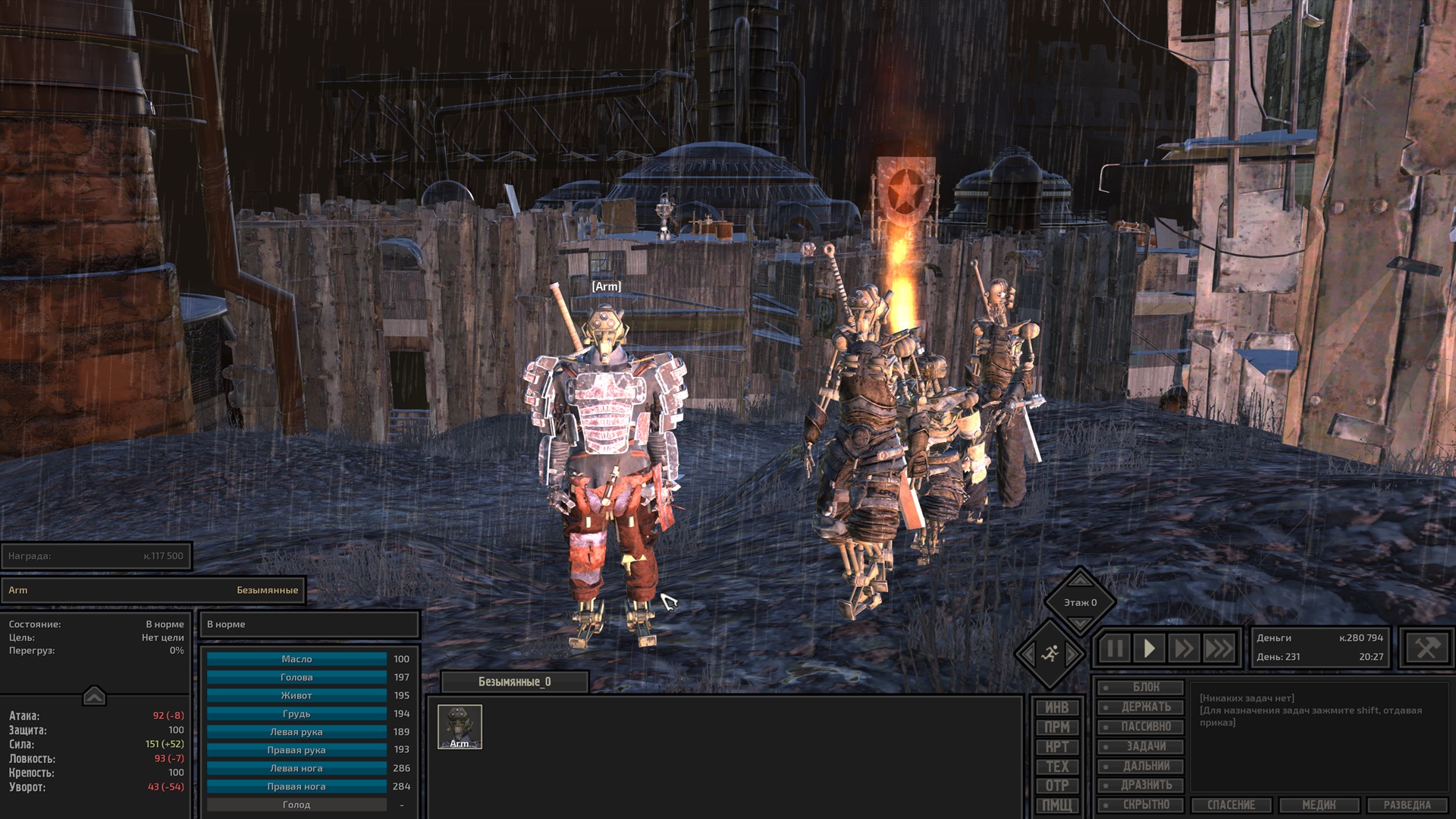The height and width of the screenshot is (819, 1456).
Task: Open the КРТ map panel
Action: (1056, 747)
